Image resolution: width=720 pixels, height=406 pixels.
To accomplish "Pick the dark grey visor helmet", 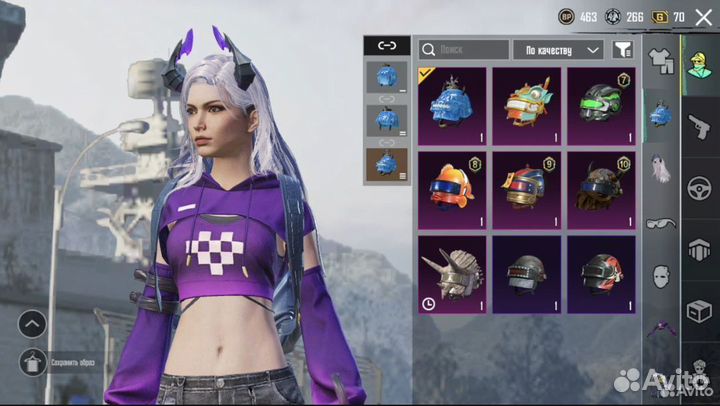I will click(x=527, y=273).
